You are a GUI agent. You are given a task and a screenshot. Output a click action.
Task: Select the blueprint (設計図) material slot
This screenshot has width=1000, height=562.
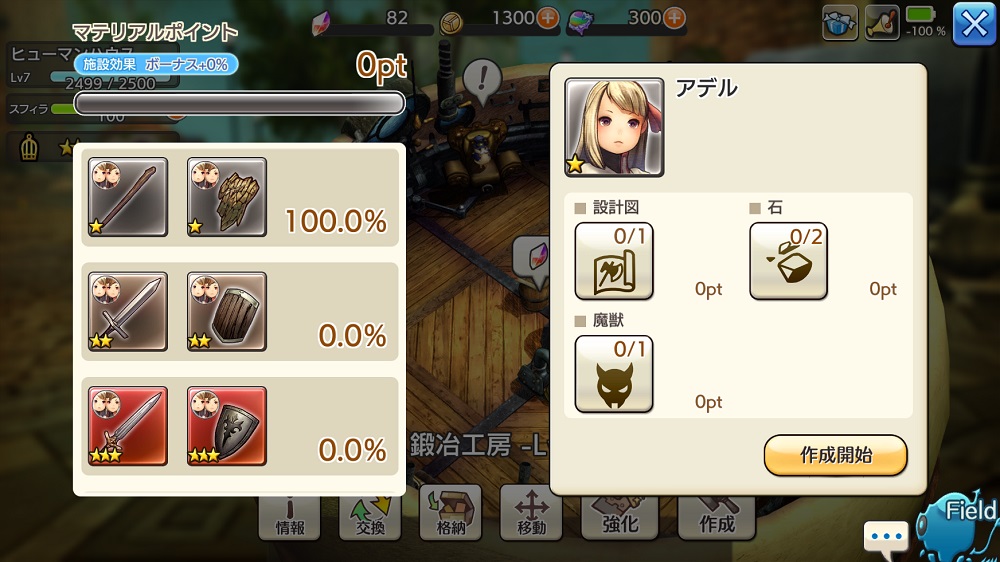614,261
